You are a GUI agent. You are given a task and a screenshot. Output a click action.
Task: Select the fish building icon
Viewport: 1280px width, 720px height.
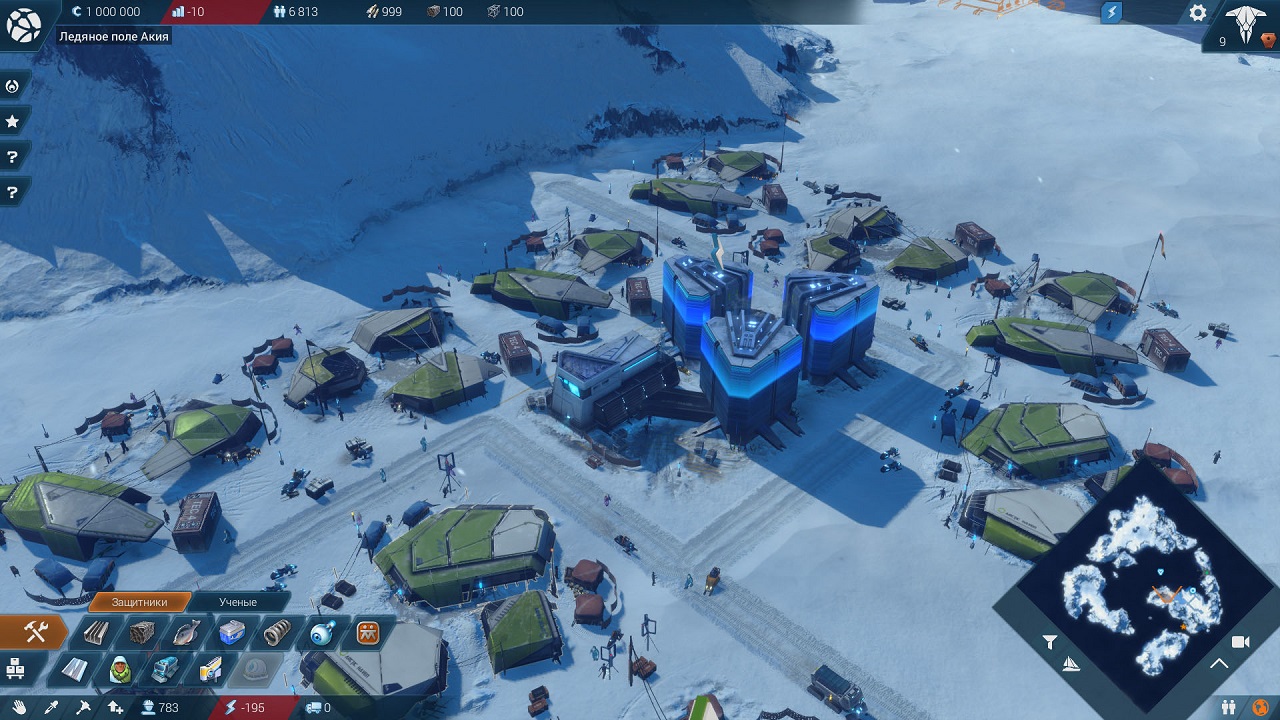click(186, 633)
